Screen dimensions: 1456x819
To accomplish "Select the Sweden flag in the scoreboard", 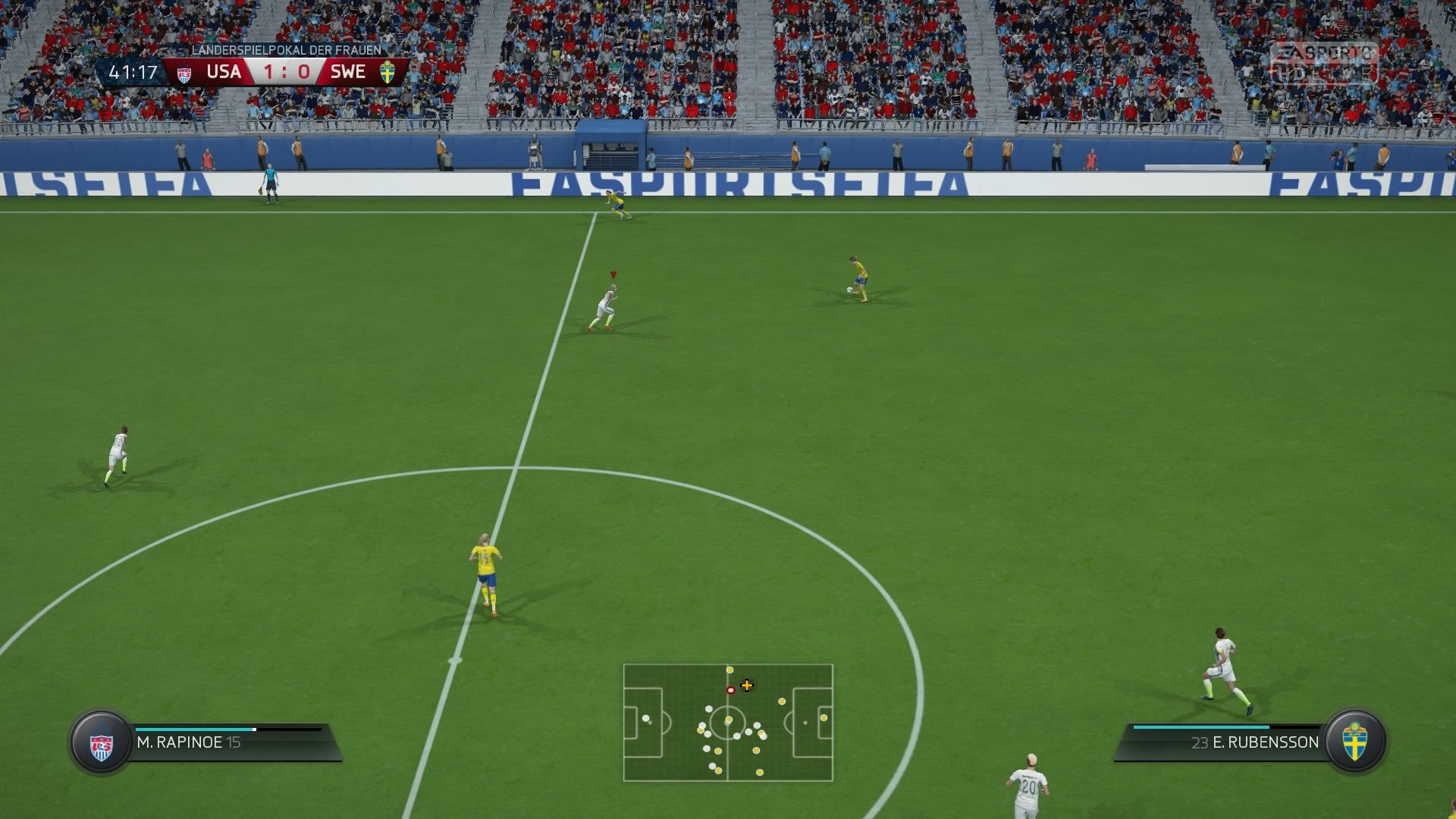I will (x=388, y=72).
